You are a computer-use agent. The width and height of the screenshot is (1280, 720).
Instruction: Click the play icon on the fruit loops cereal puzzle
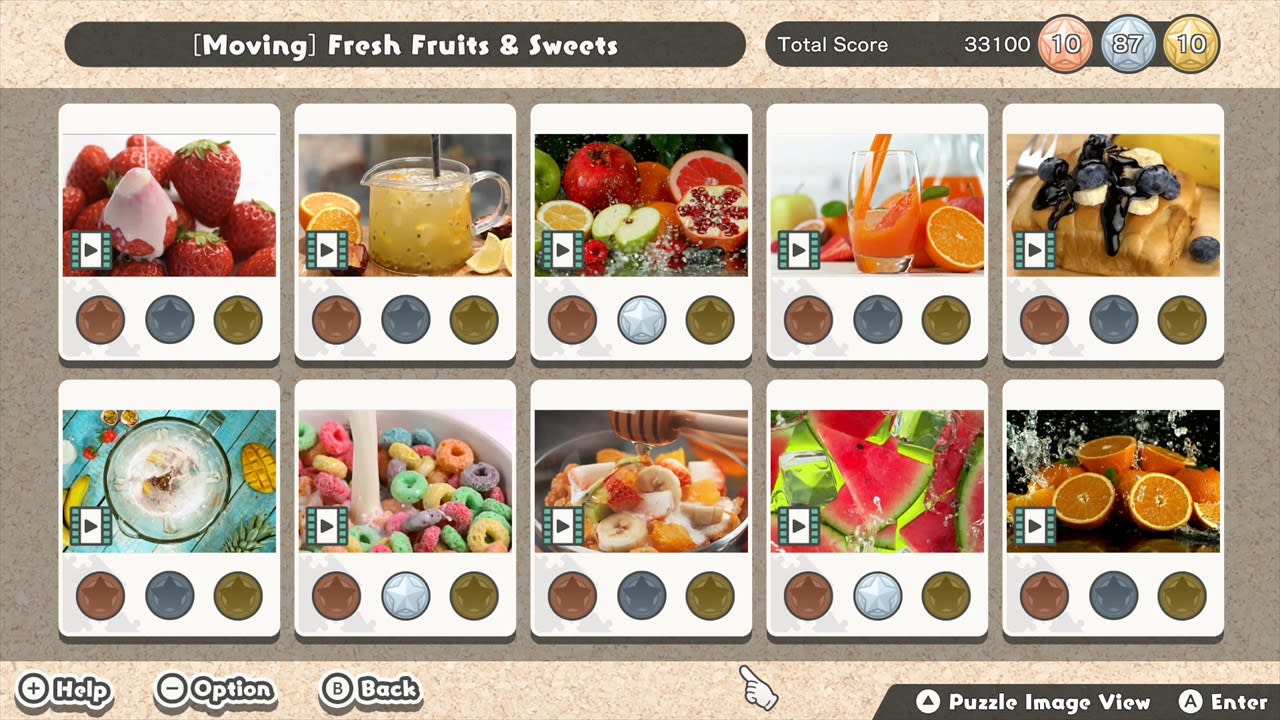(x=327, y=525)
